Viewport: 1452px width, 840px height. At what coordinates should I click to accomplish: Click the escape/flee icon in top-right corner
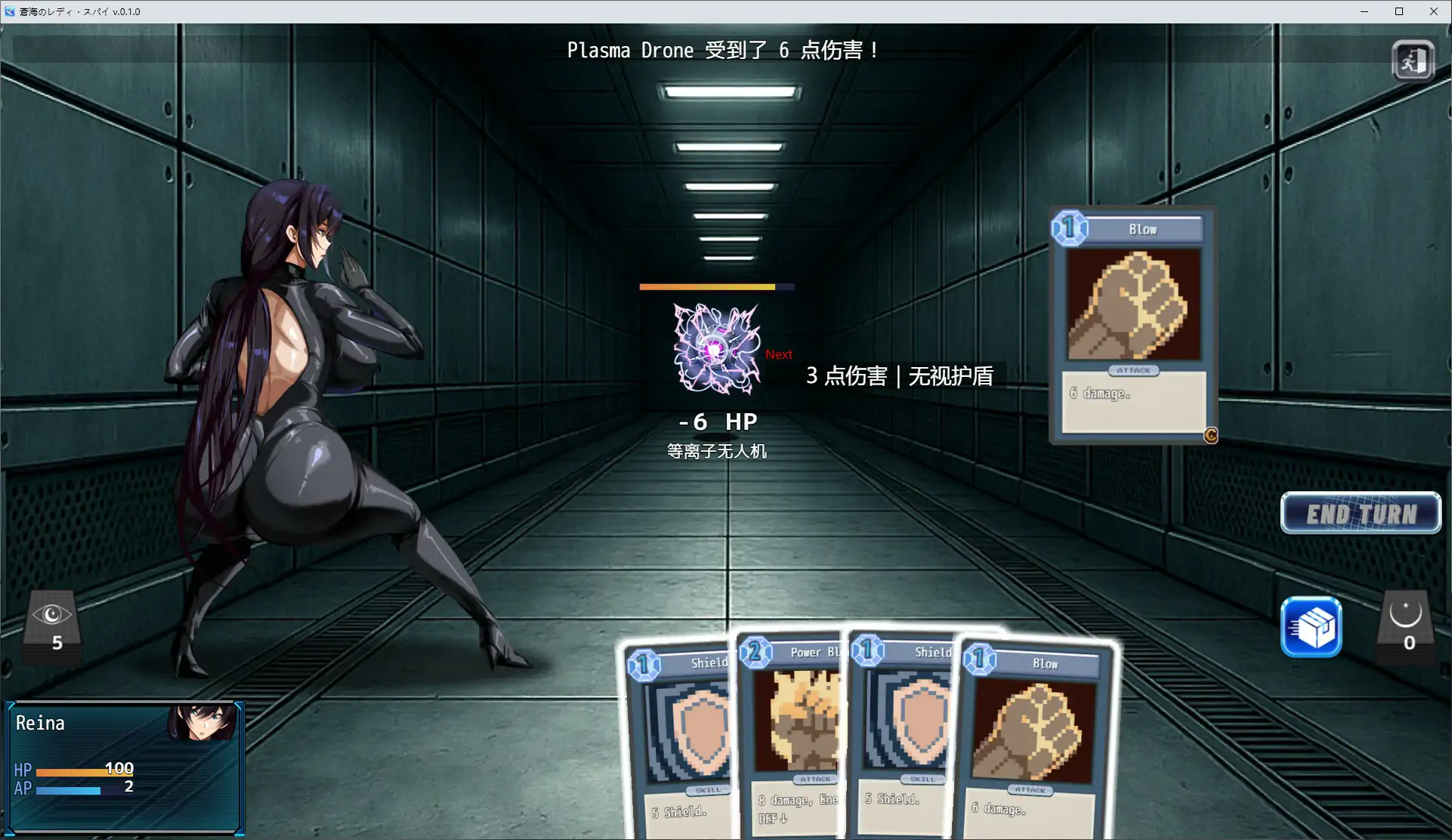pyautogui.click(x=1412, y=60)
